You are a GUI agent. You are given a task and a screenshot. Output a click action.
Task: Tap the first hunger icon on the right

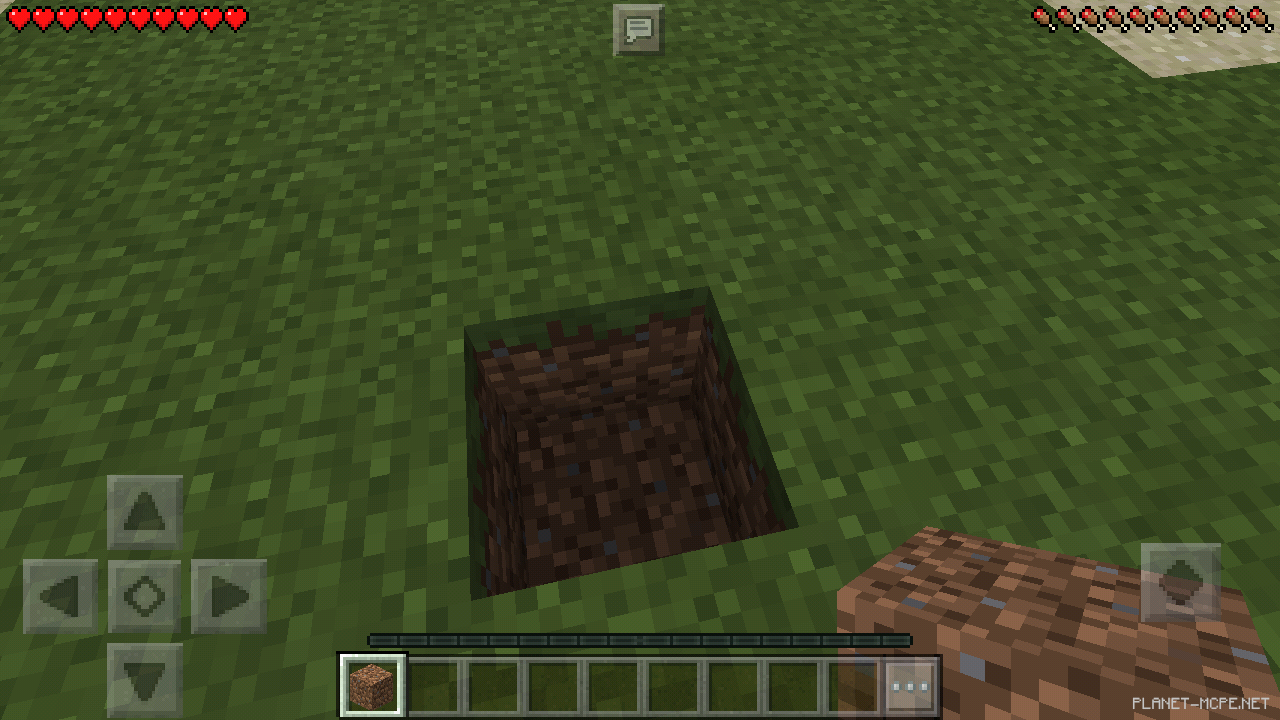[1041, 16]
